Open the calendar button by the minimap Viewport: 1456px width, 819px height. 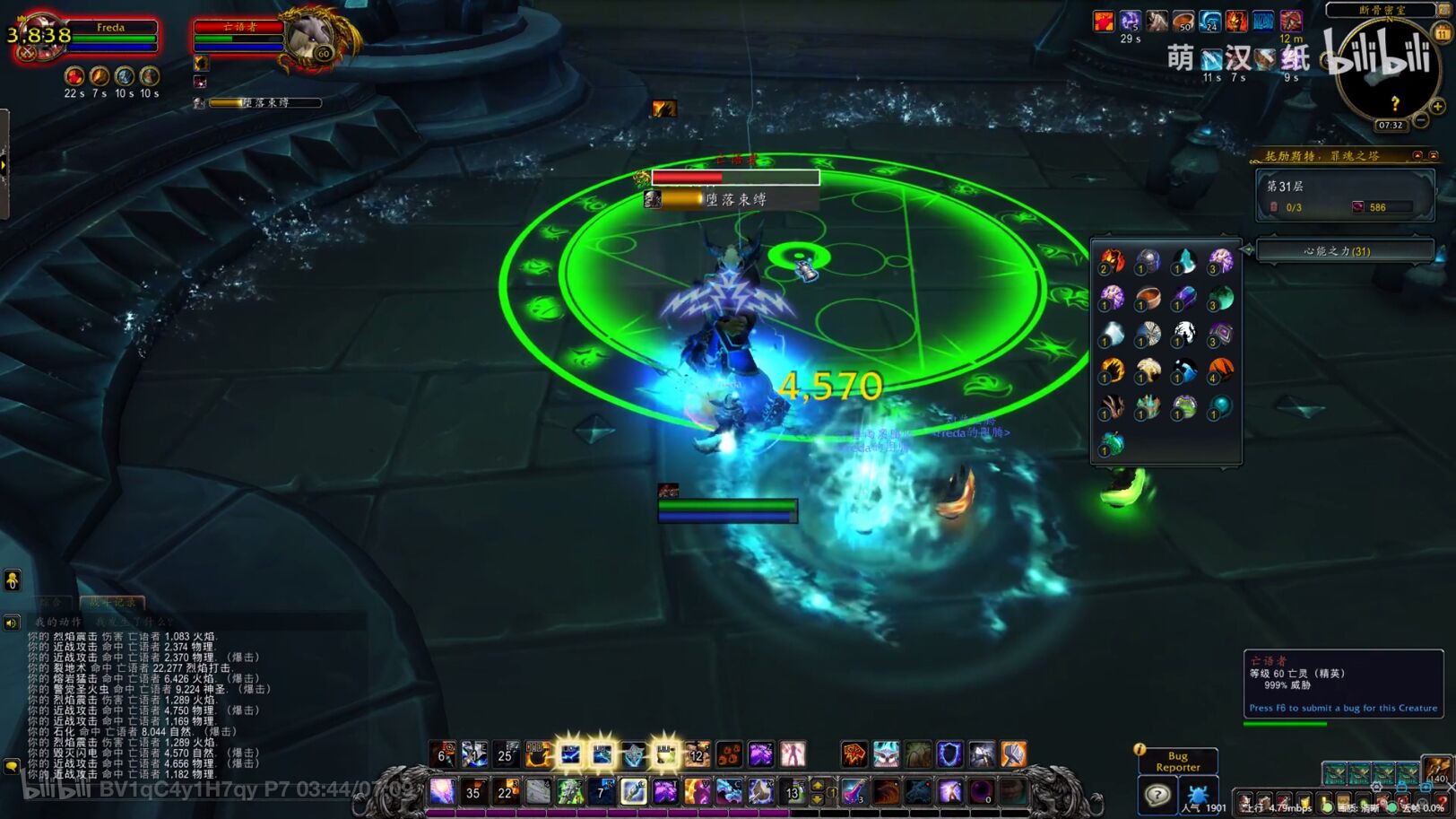(x=1443, y=33)
